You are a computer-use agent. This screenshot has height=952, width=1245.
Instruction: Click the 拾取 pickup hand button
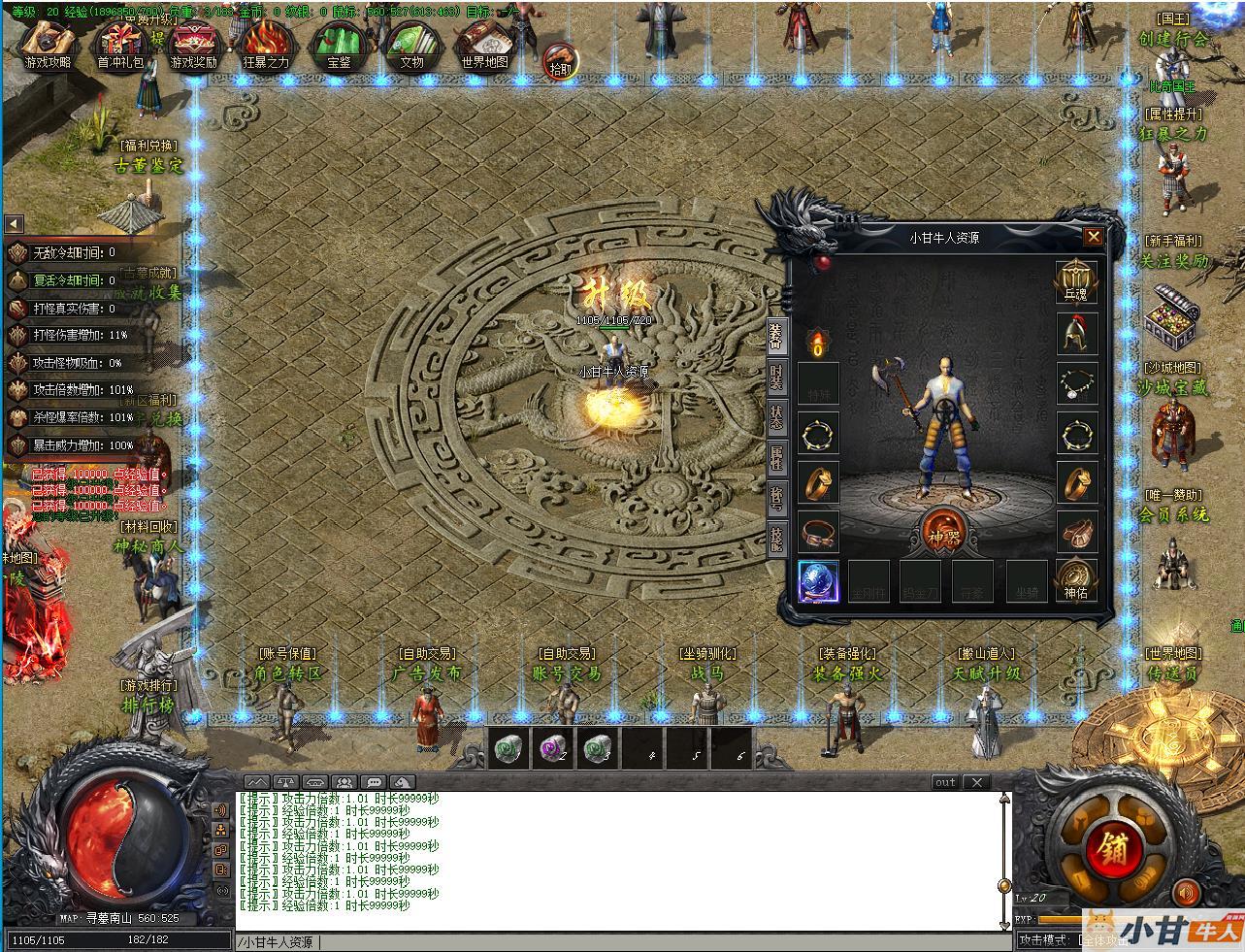[x=560, y=60]
